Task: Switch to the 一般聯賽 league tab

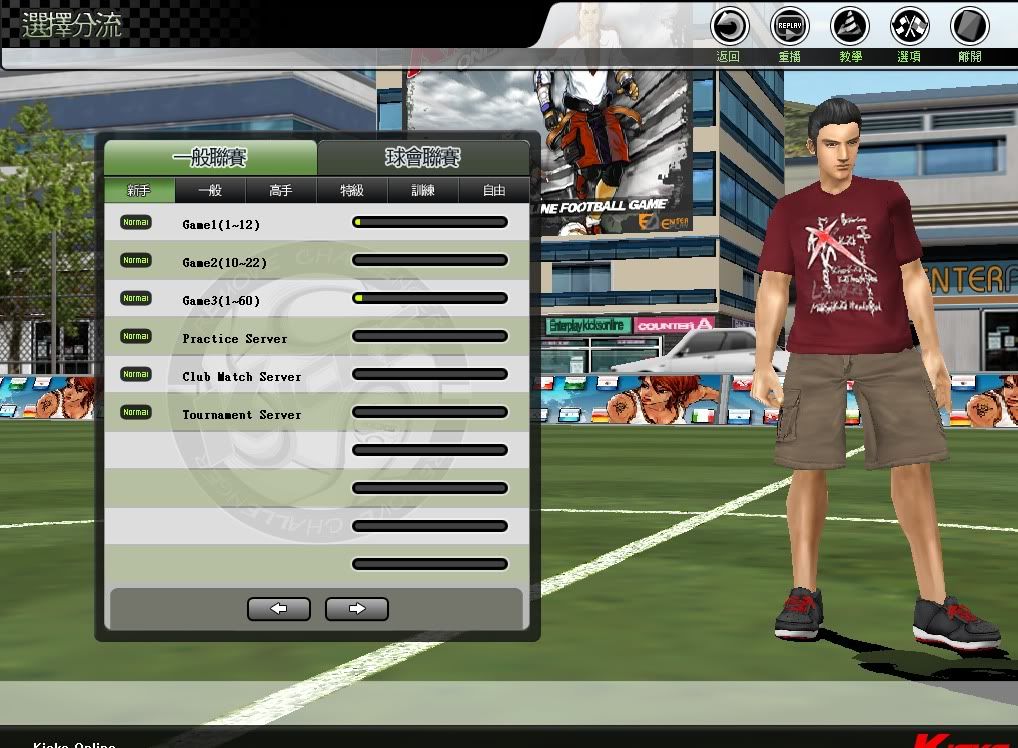Action: pos(210,158)
